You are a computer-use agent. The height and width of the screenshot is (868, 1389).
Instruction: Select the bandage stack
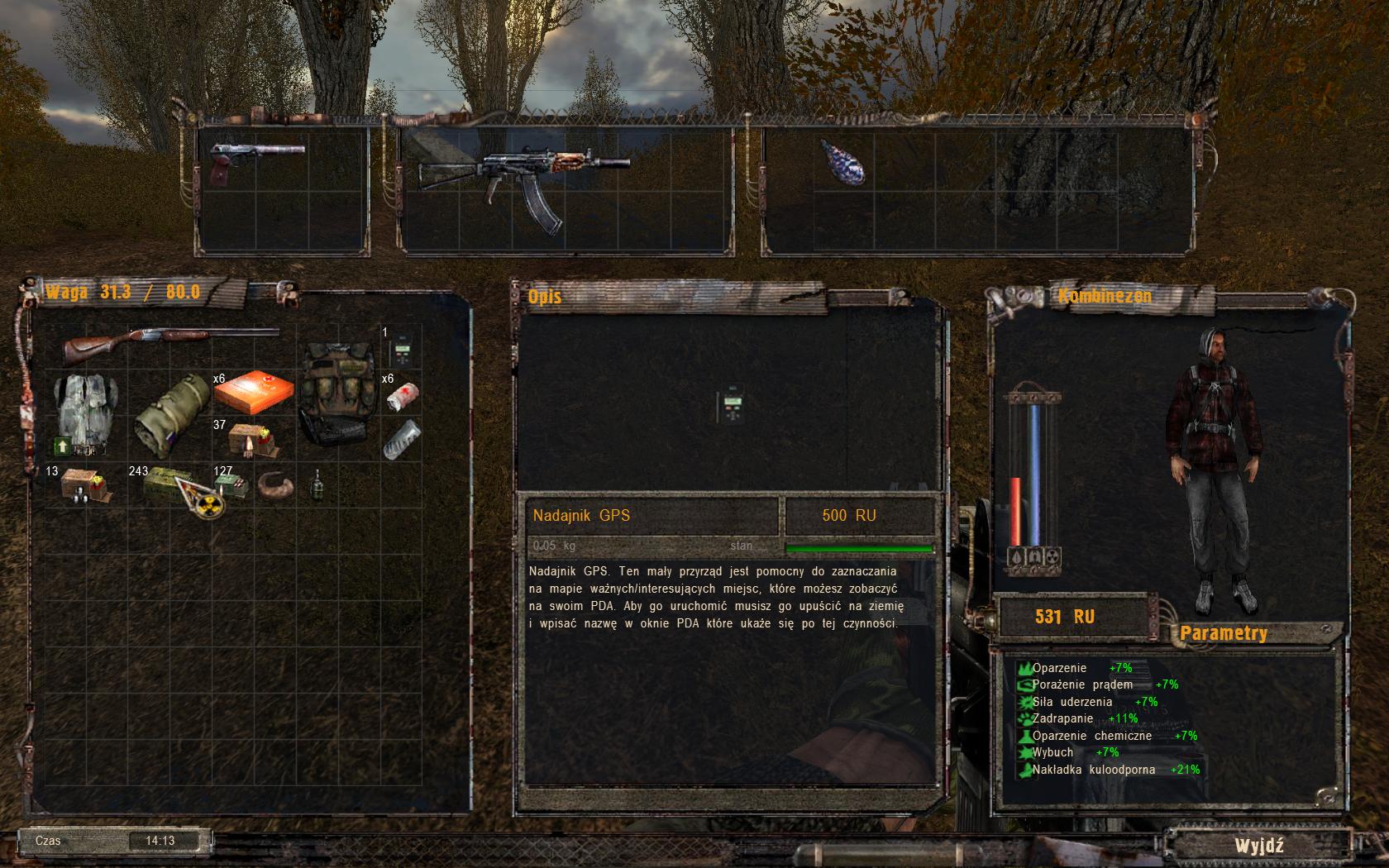coord(403,396)
